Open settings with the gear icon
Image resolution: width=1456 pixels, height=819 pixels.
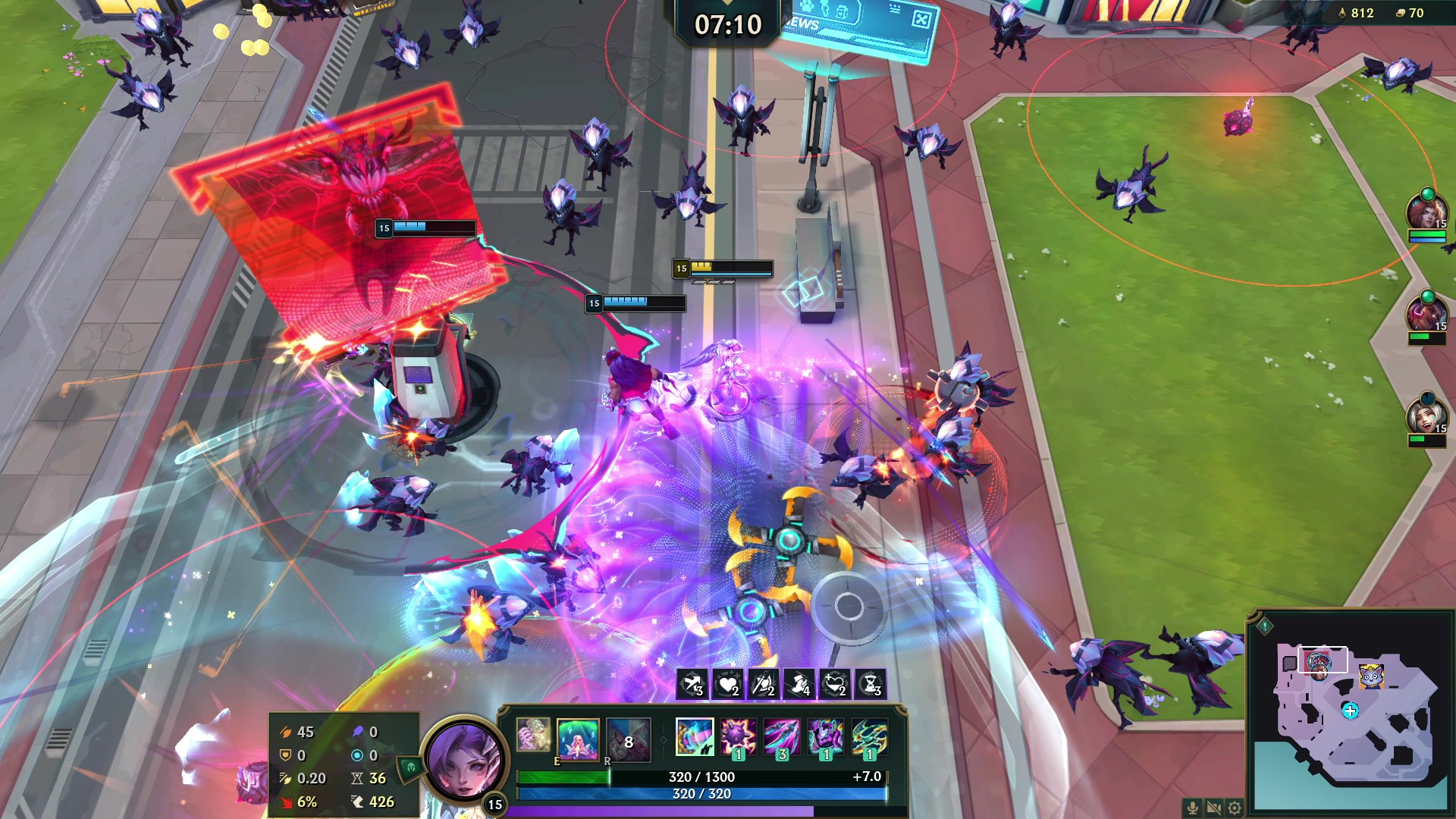coord(1235,808)
